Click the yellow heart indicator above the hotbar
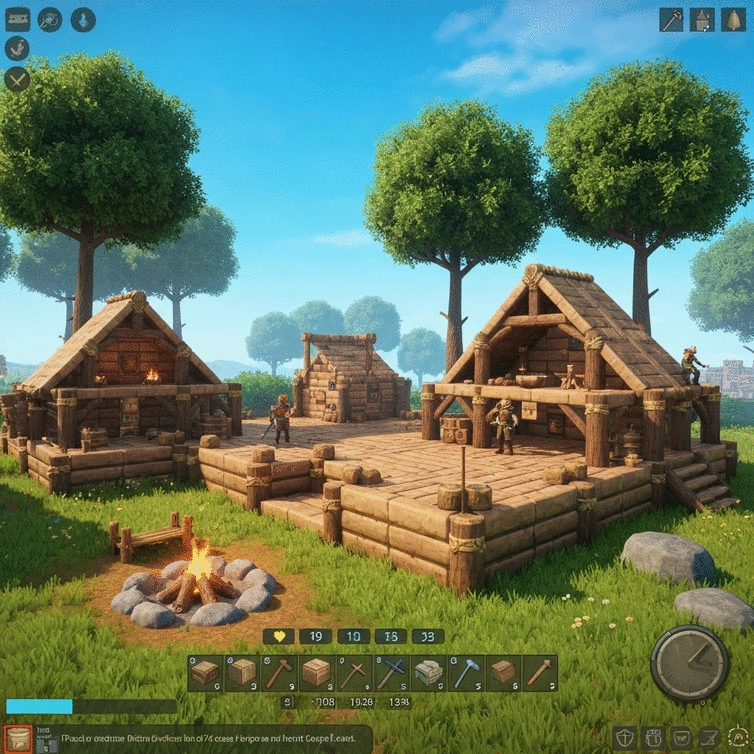The height and width of the screenshot is (754, 754). [279, 636]
